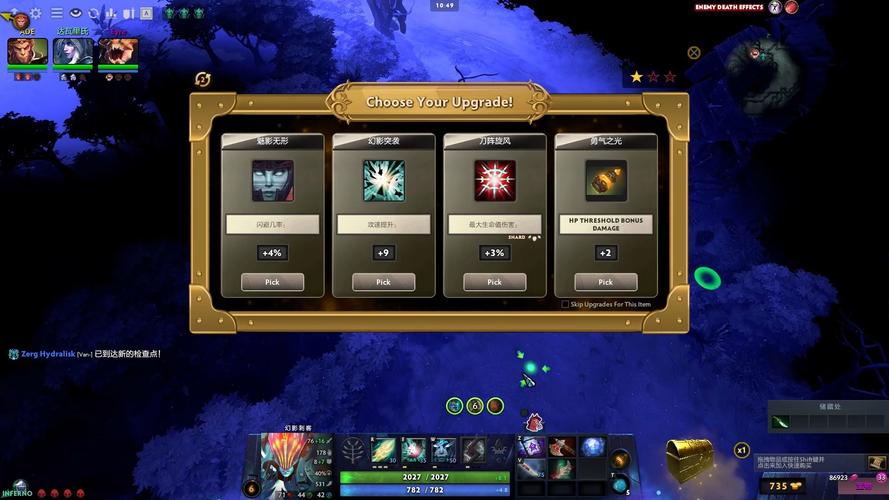Open the talent tree icon
The height and width of the screenshot is (500, 889).
click(x=352, y=452)
